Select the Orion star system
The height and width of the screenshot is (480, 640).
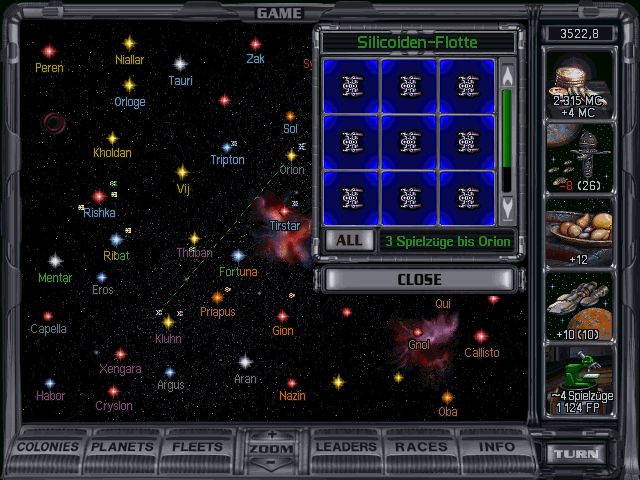(x=291, y=156)
